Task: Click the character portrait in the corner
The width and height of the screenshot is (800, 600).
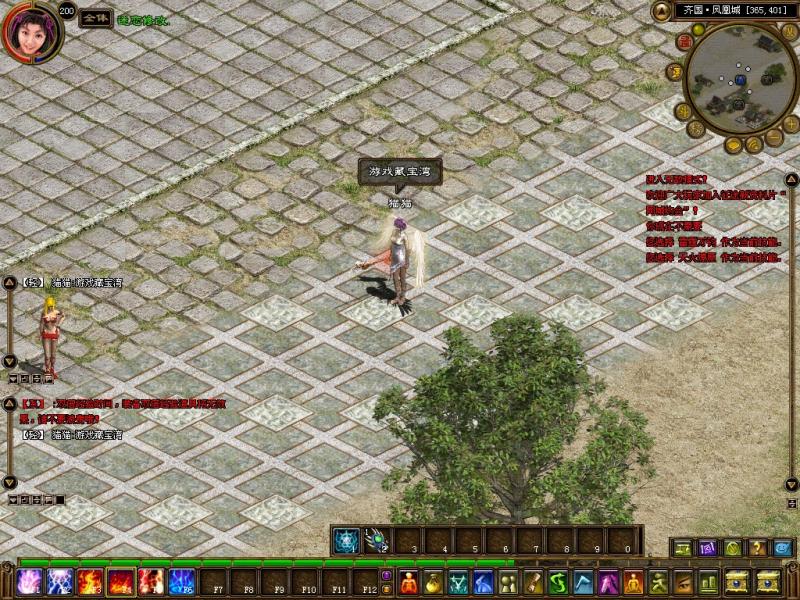Action: pos(29,31)
